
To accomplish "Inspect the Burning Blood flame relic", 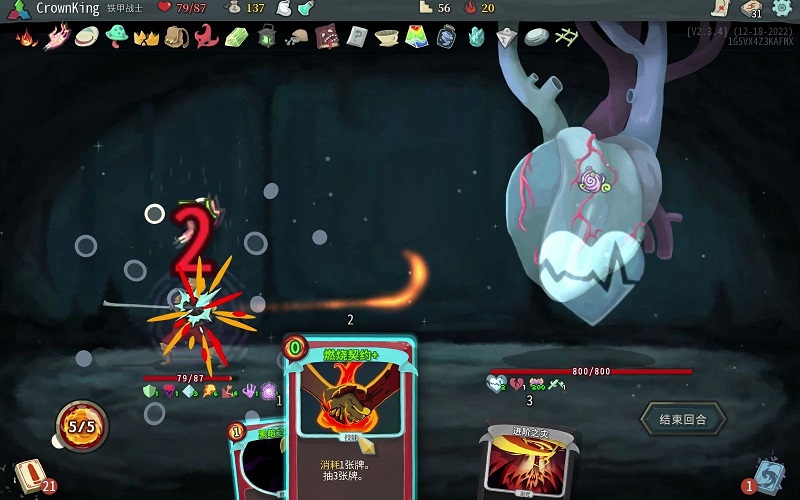I will tap(27, 38).
